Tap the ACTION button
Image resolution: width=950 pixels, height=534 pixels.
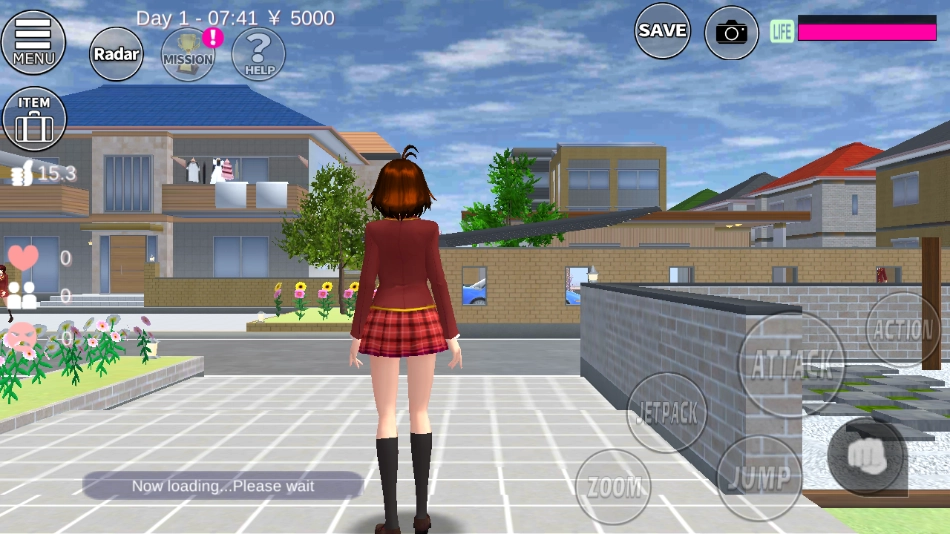click(902, 329)
